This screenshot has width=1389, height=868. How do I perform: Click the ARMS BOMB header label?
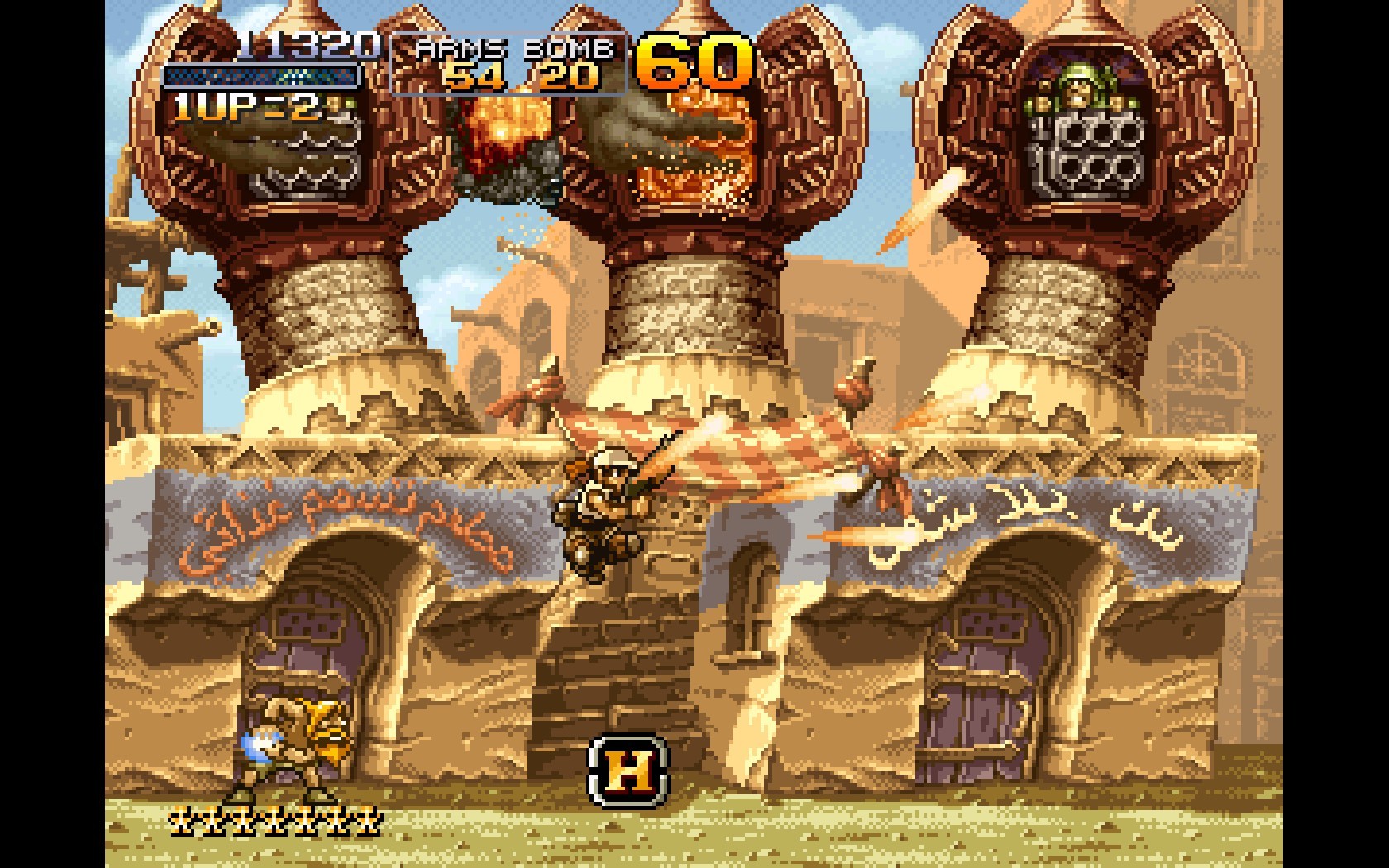[x=513, y=48]
